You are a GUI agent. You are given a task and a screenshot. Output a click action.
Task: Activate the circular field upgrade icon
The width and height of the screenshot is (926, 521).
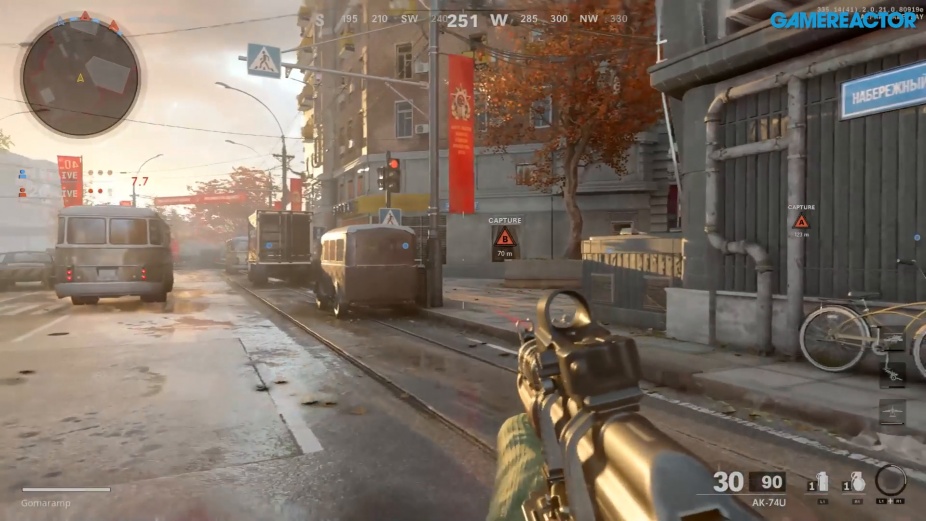890,480
